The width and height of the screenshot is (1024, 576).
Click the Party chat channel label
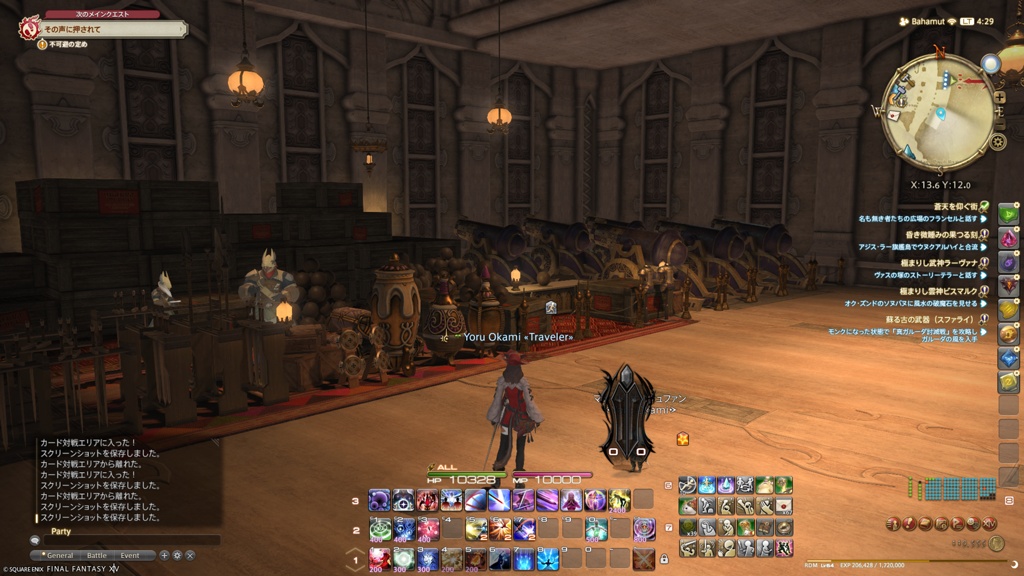(x=61, y=532)
